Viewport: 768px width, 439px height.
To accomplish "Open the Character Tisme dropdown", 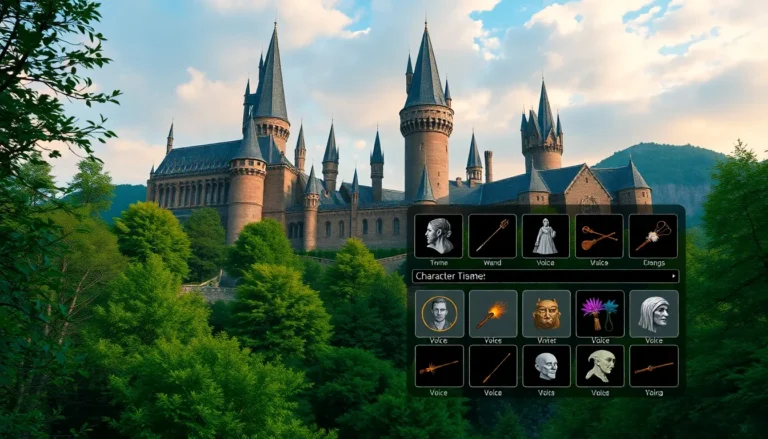I will (546, 276).
